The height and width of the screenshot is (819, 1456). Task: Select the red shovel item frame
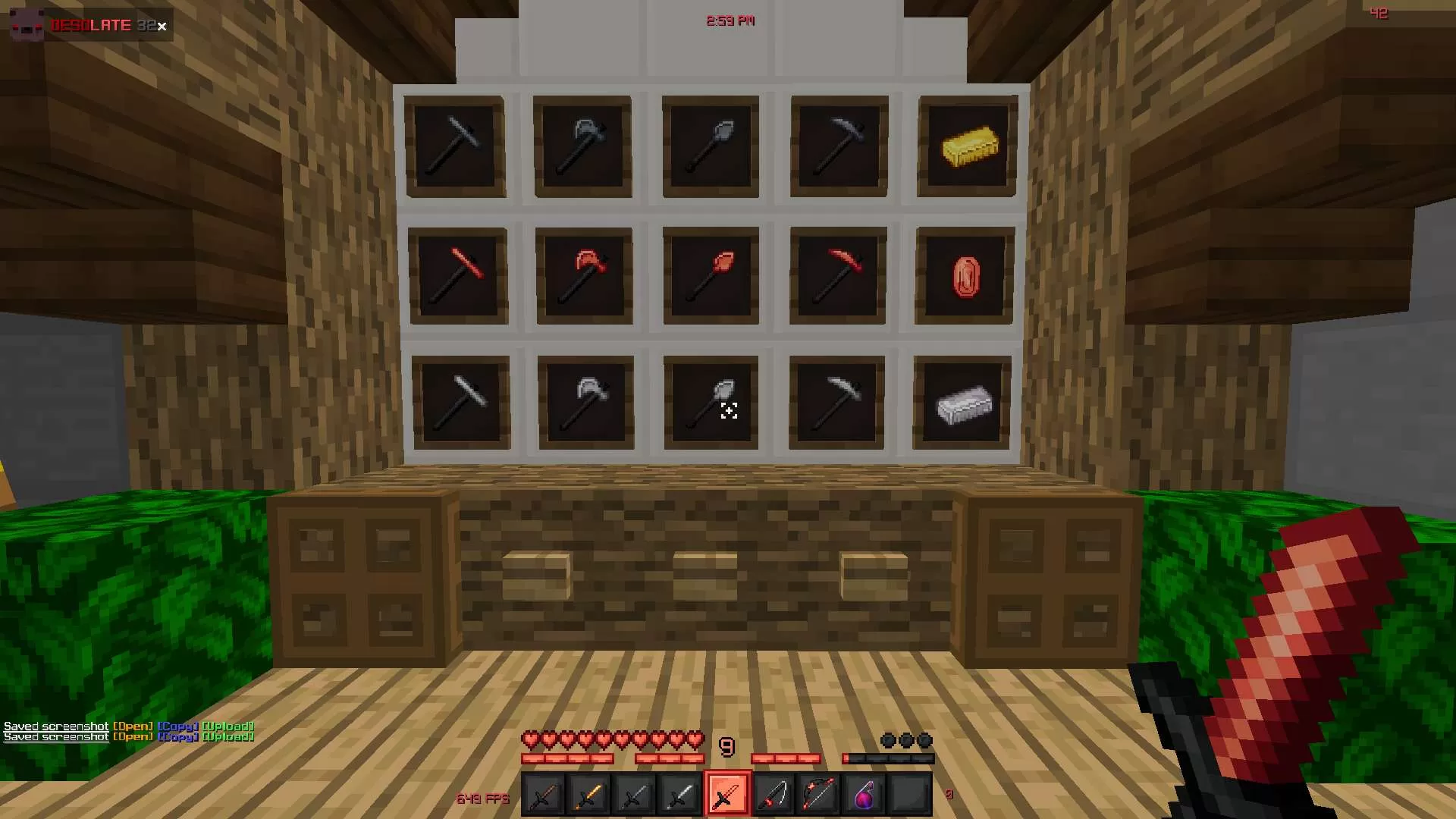(x=711, y=275)
